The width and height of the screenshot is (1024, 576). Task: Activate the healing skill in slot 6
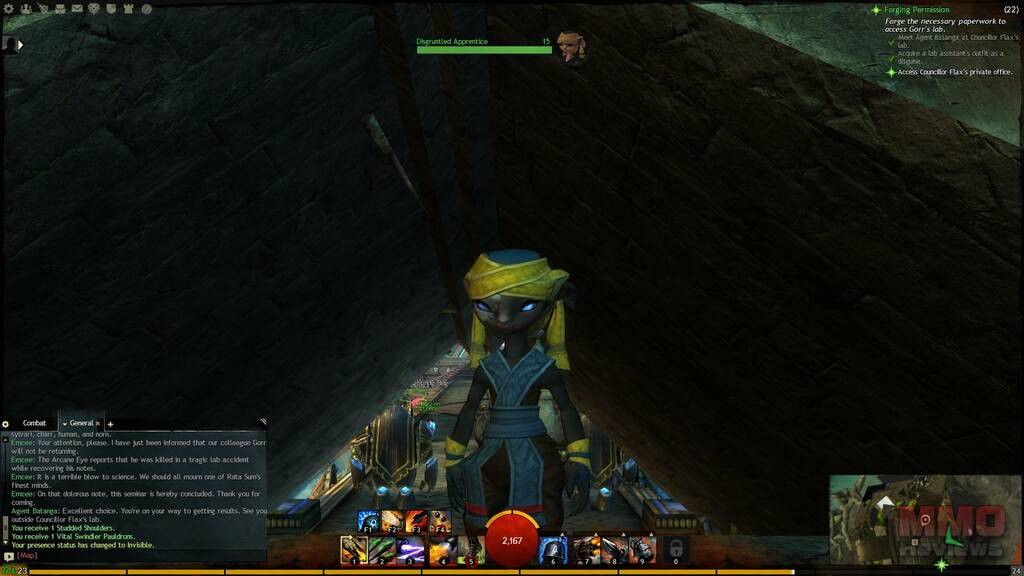tap(552, 550)
